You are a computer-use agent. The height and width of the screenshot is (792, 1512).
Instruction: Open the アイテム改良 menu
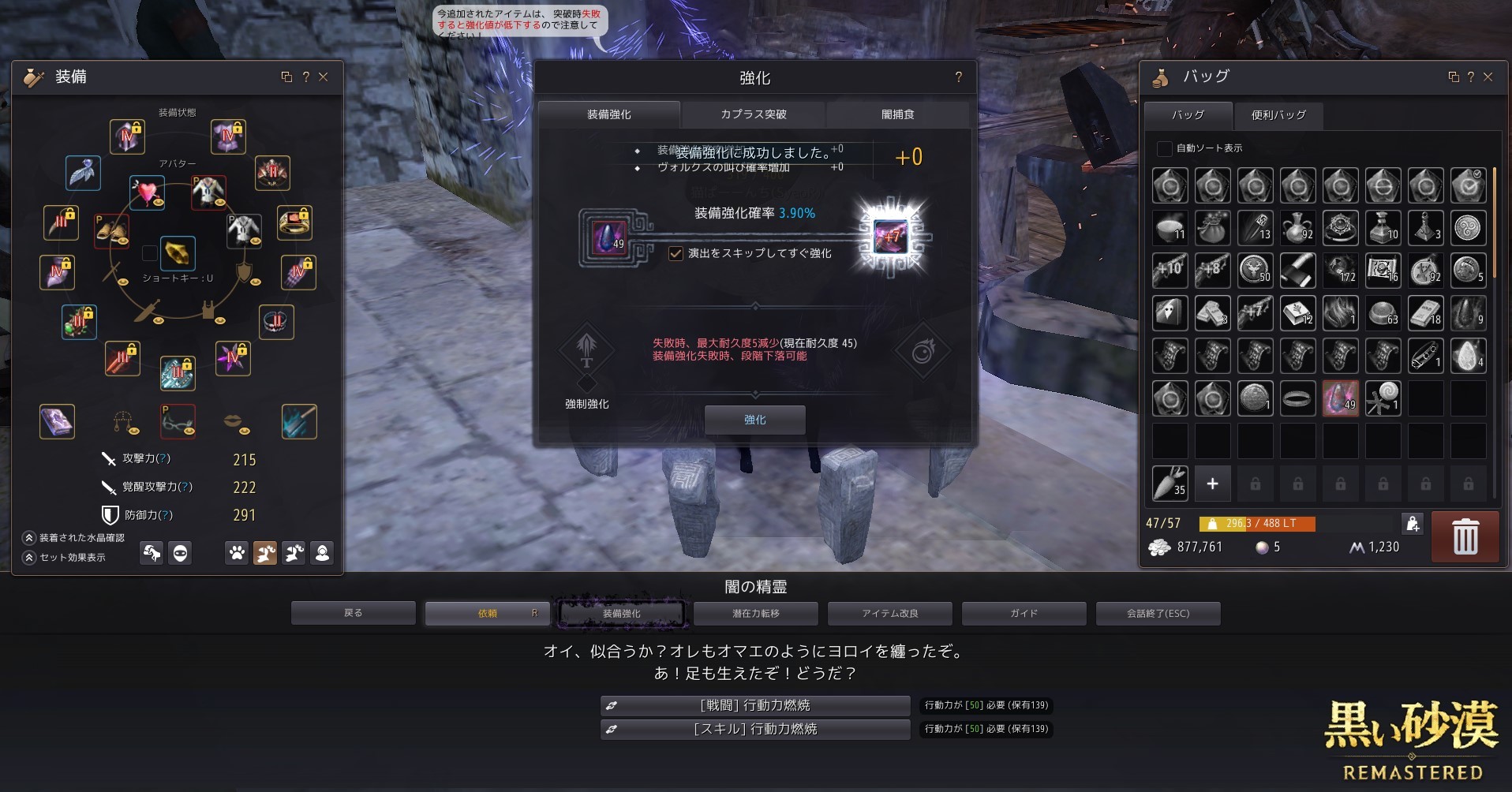click(889, 613)
